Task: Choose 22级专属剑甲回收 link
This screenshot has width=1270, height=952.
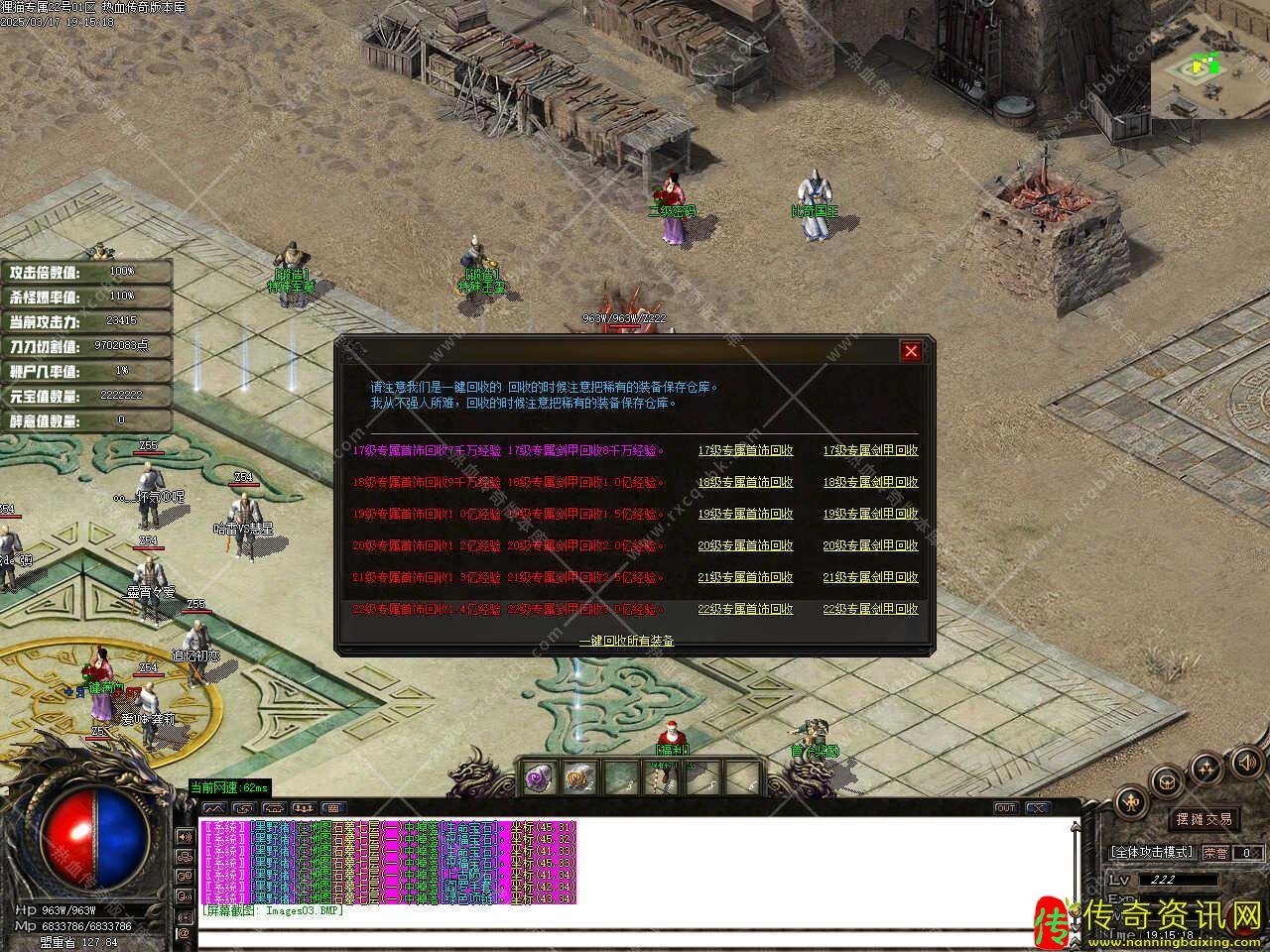Action: (x=870, y=609)
